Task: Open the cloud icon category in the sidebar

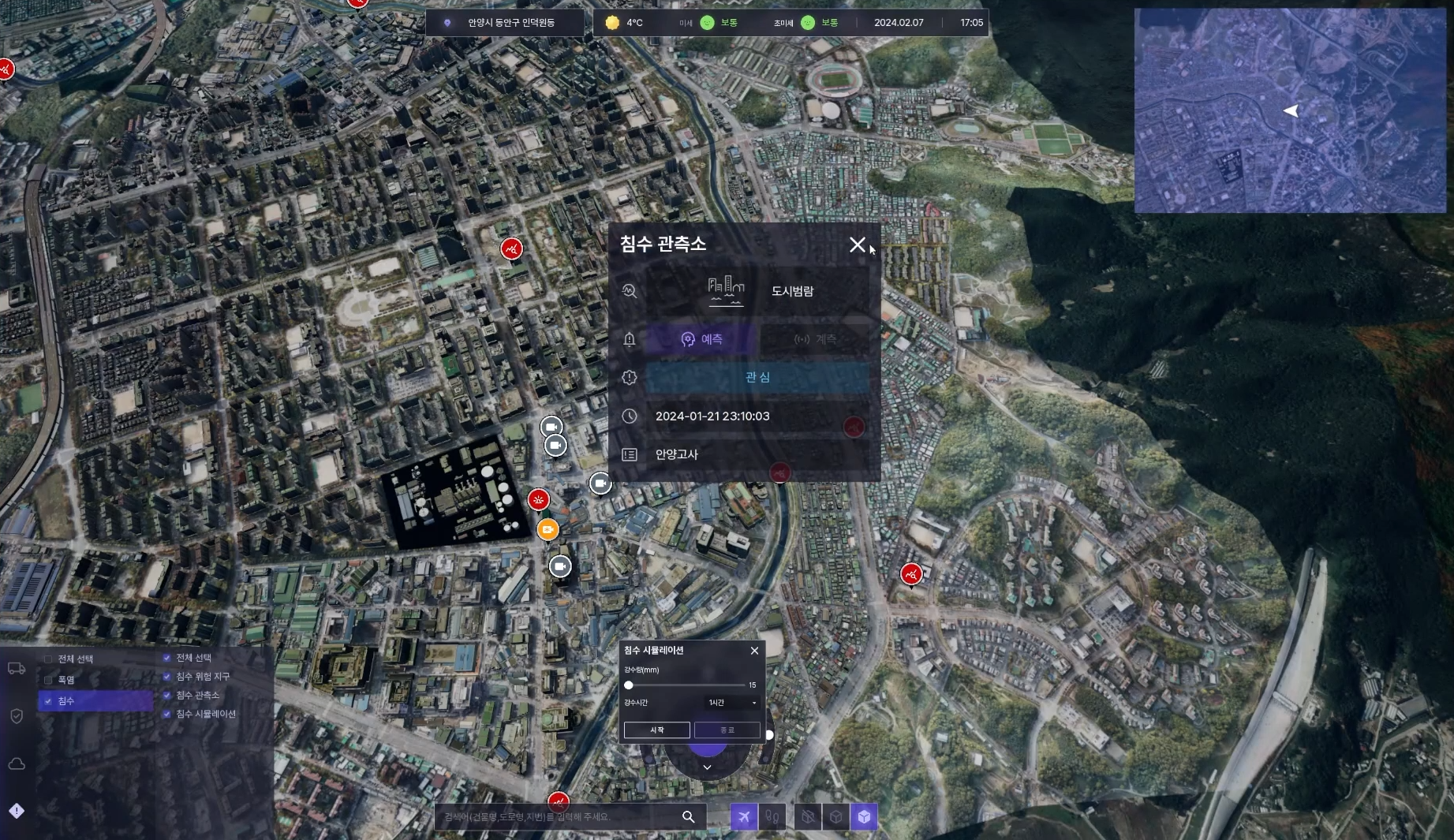Action: 17,763
